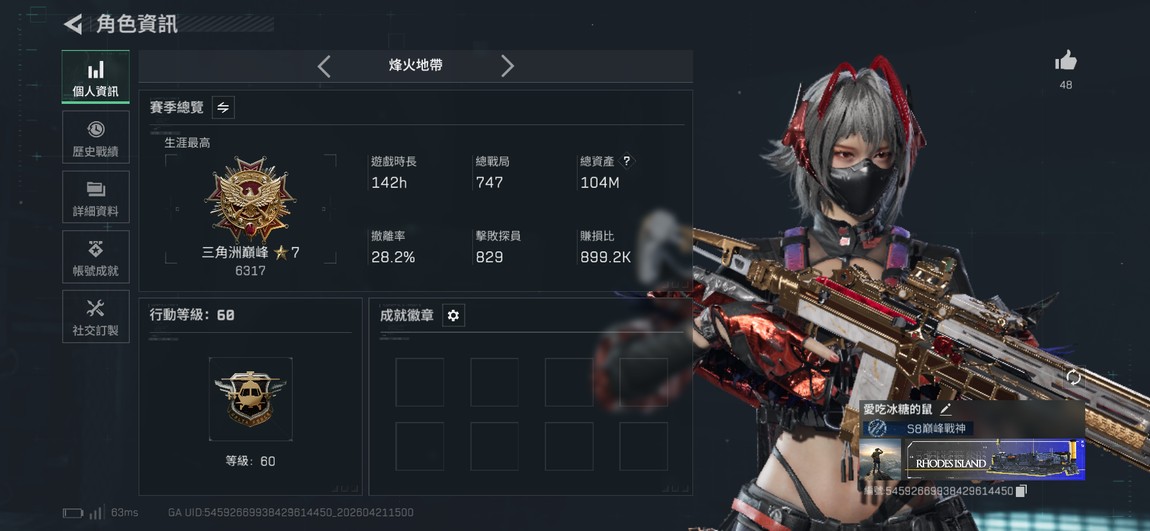The height and width of the screenshot is (531, 1150).
Task: Select the 三角洲巔峰 rank emblem
Action: (x=250, y=200)
